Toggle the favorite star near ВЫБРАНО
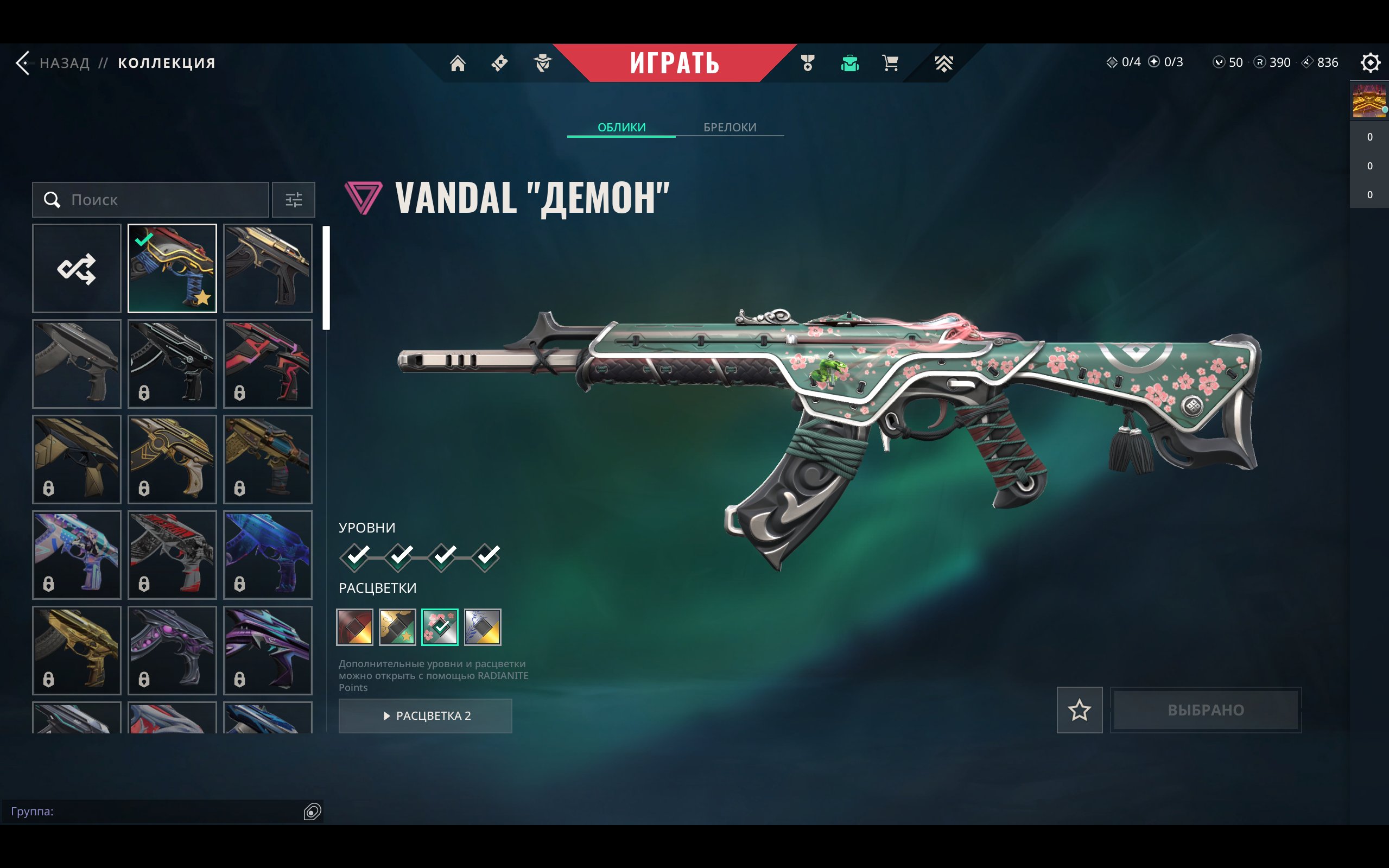The image size is (1389, 868). coord(1079,710)
